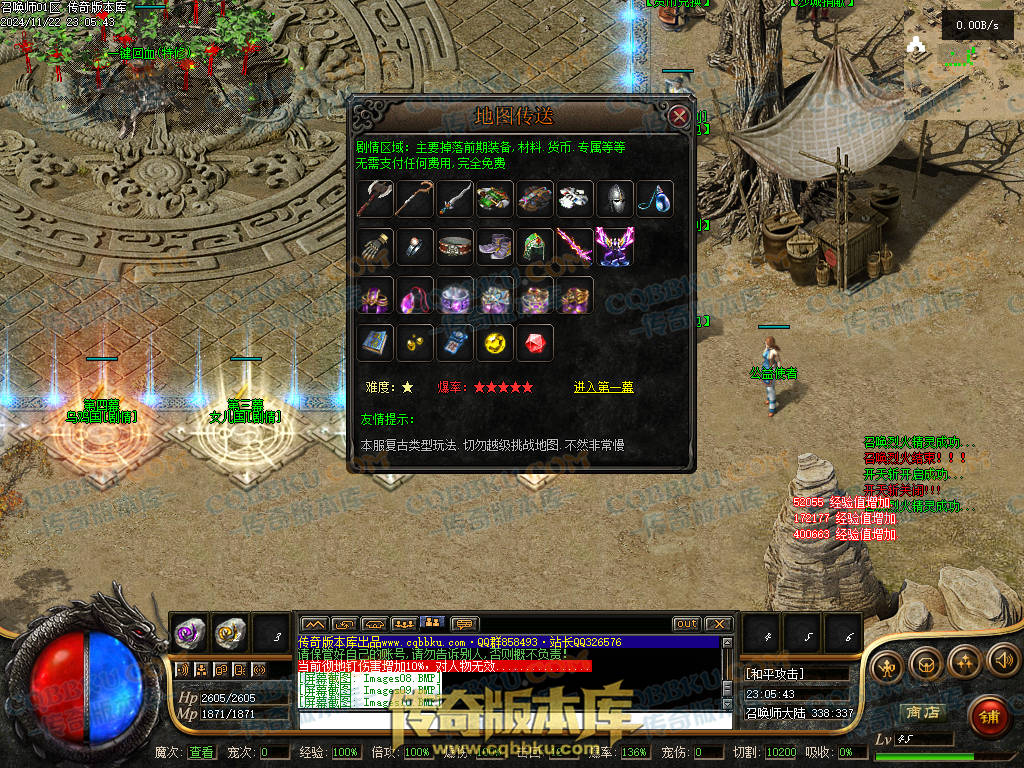The width and height of the screenshot is (1024, 768).
Task: Select the battle axe reward icon
Action: coord(375,198)
